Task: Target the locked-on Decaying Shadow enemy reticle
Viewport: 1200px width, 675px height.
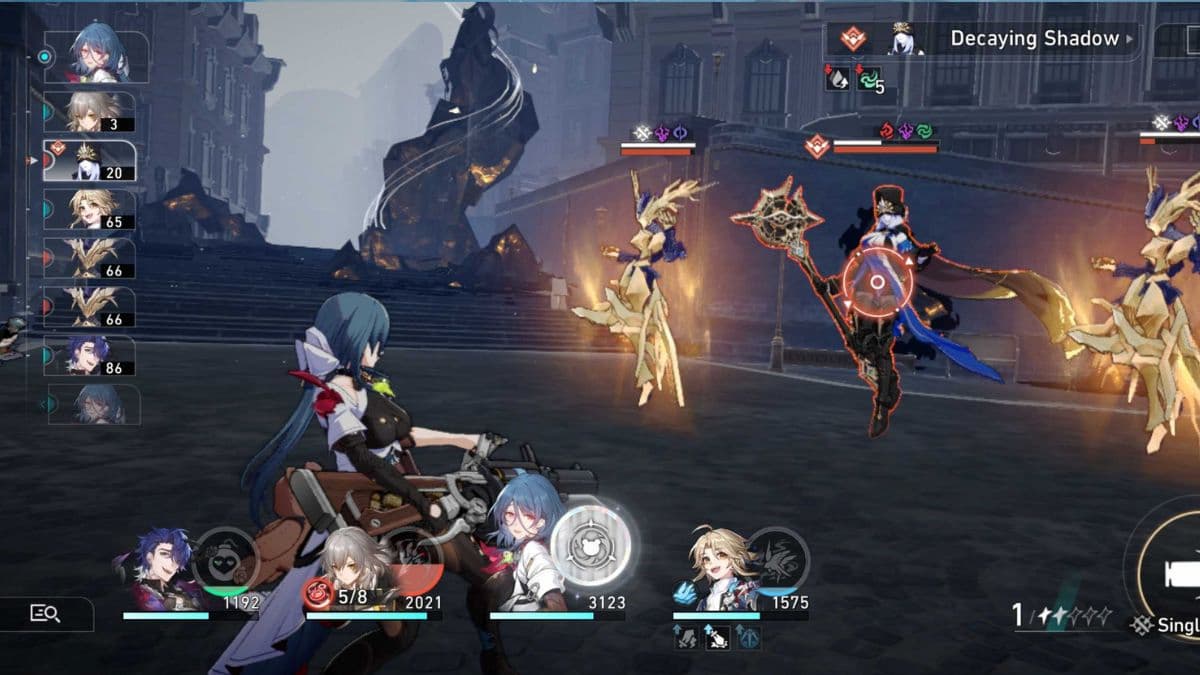Action: pos(877,282)
